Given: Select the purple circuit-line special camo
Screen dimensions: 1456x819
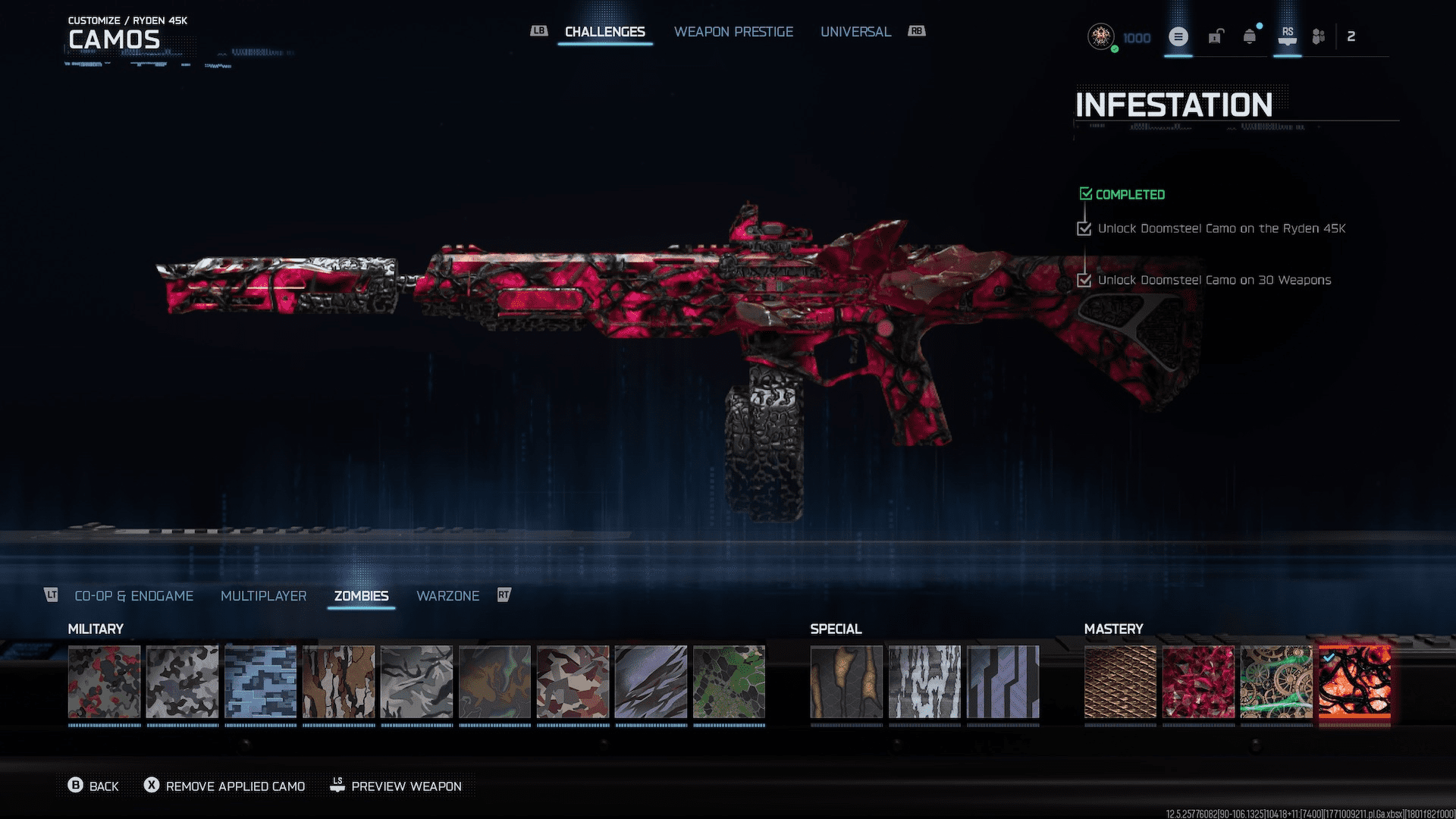Looking at the screenshot, I should coord(1003,682).
